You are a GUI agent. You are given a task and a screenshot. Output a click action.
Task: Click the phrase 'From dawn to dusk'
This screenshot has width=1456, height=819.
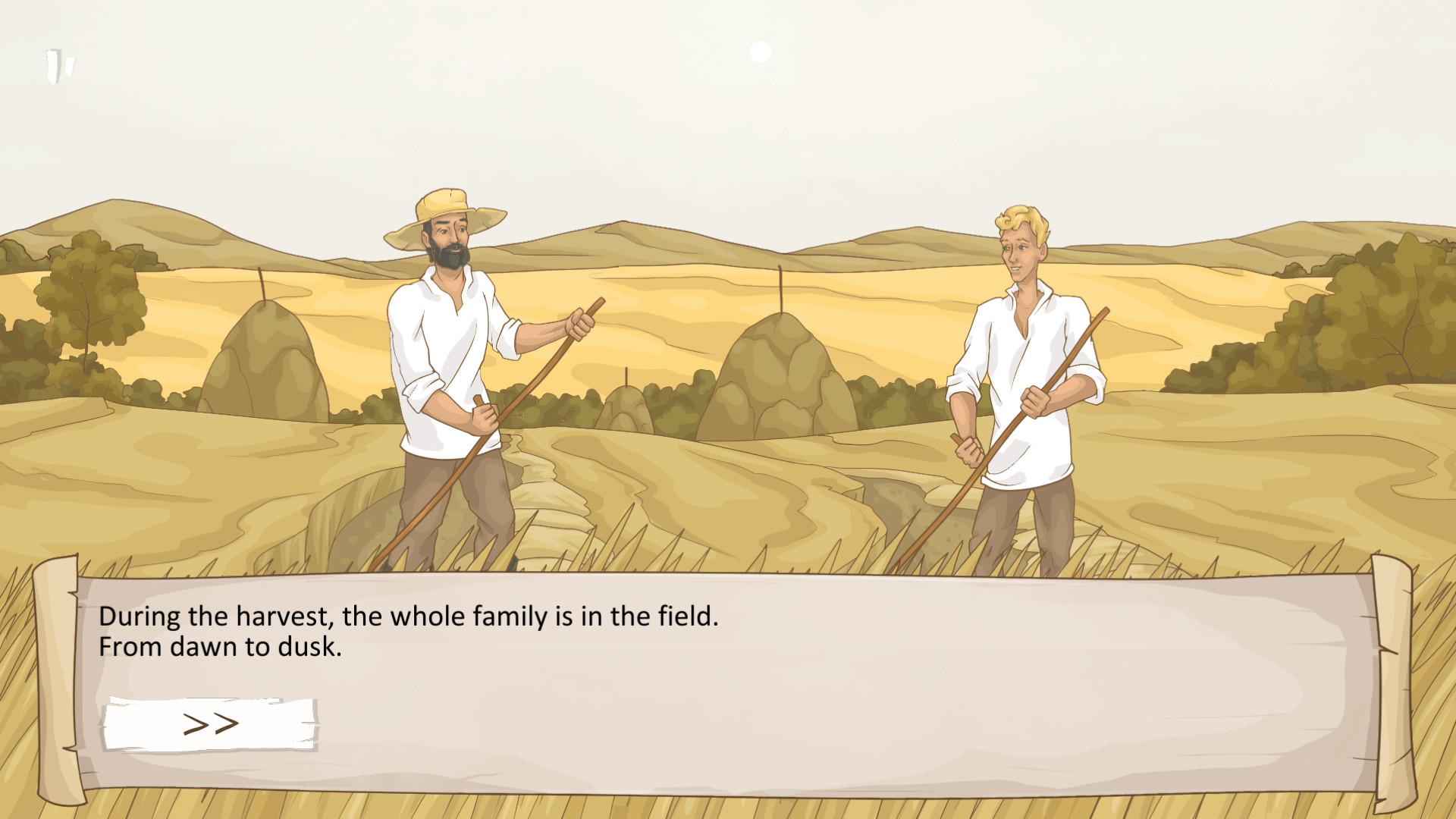[x=220, y=648]
